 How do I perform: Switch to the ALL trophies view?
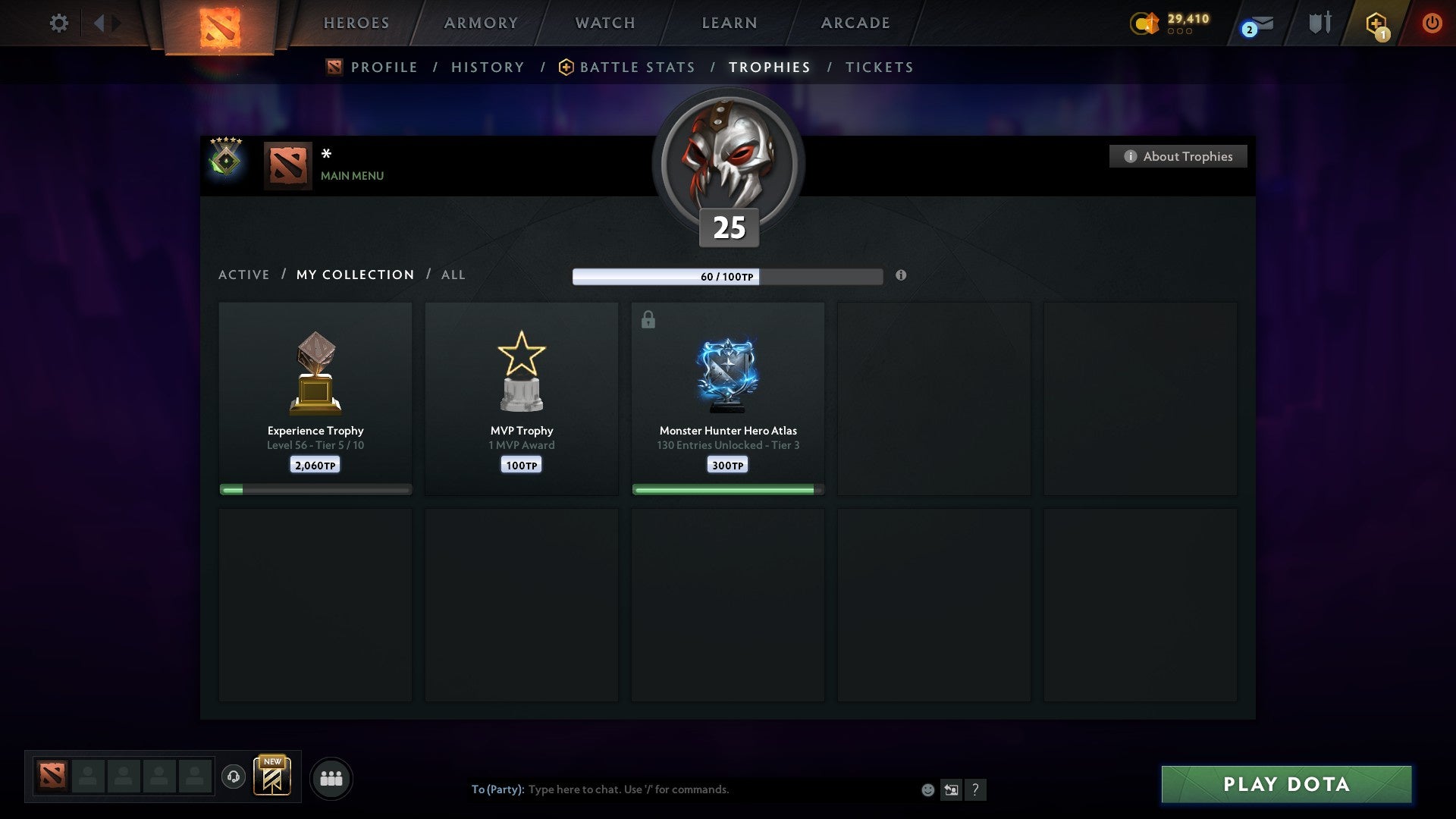point(453,275)
